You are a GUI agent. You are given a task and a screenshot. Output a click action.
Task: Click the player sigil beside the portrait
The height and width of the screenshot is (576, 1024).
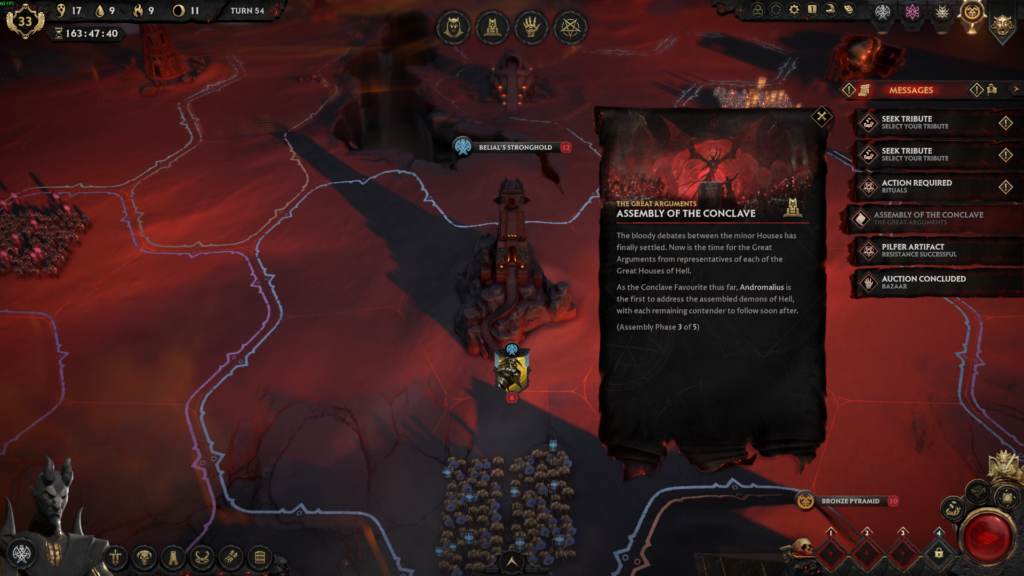[x=21, y=552]
